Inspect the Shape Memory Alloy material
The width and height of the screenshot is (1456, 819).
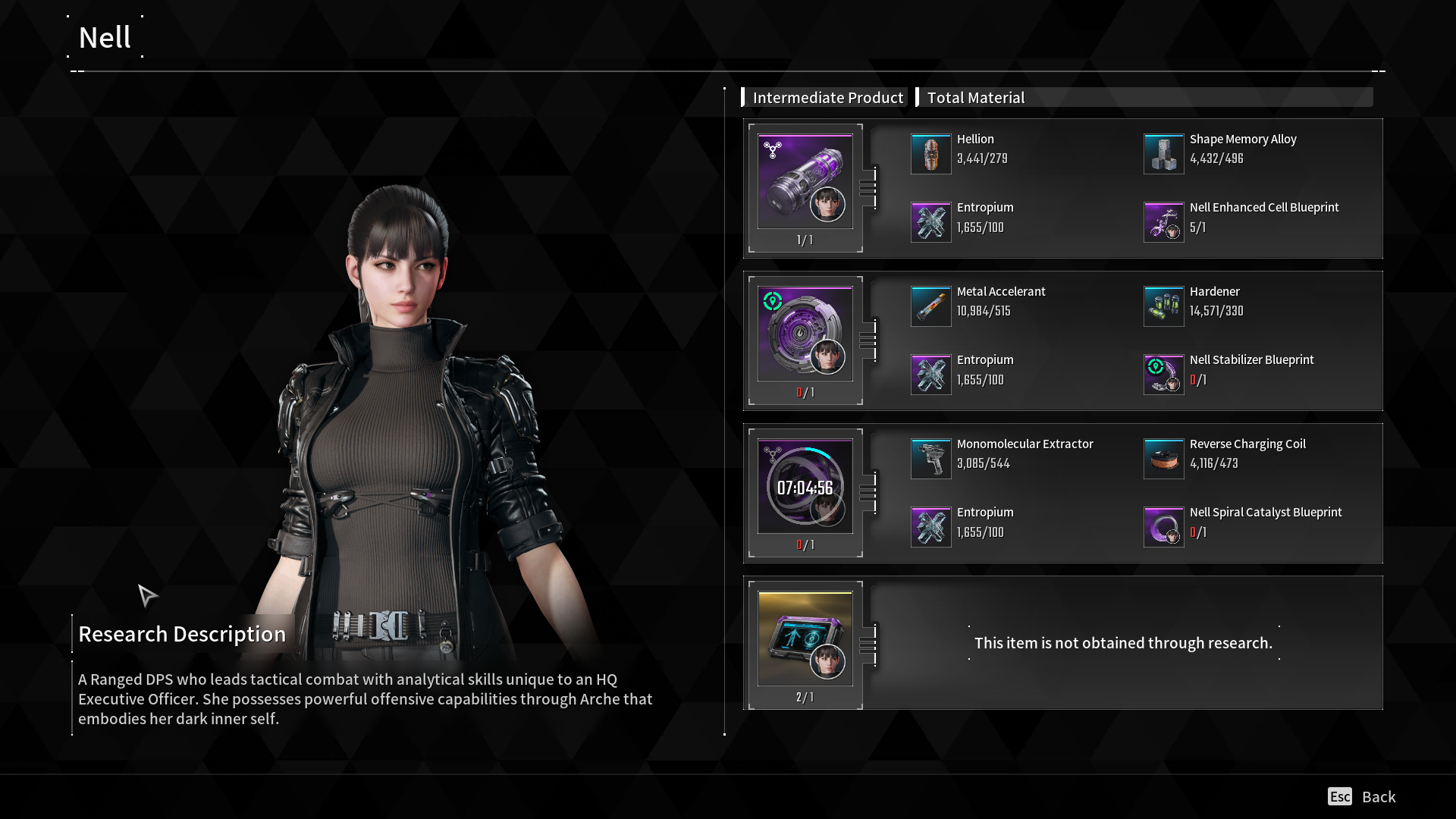(x=1163, y=154)
